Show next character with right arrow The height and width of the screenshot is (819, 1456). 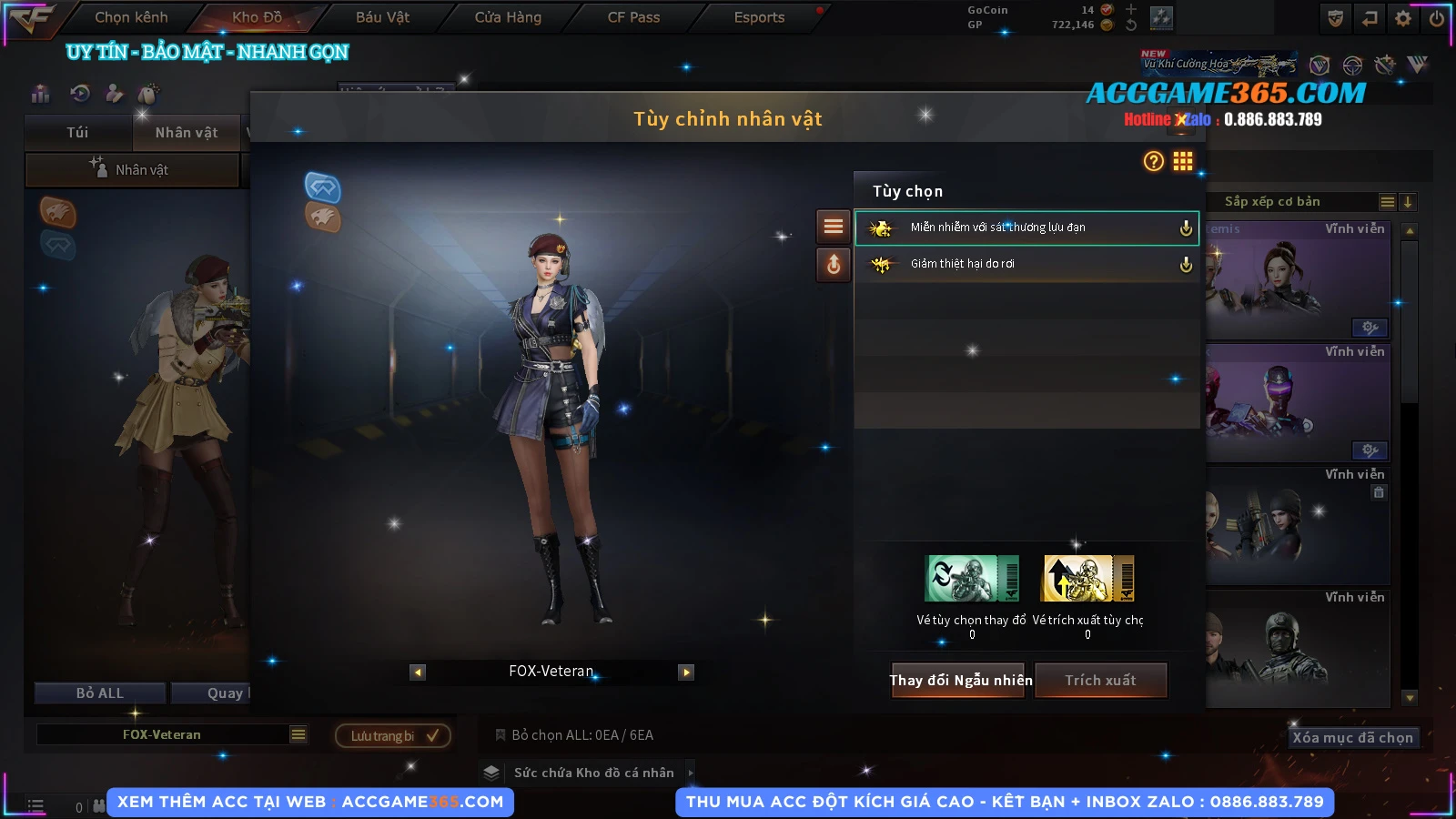686,672
